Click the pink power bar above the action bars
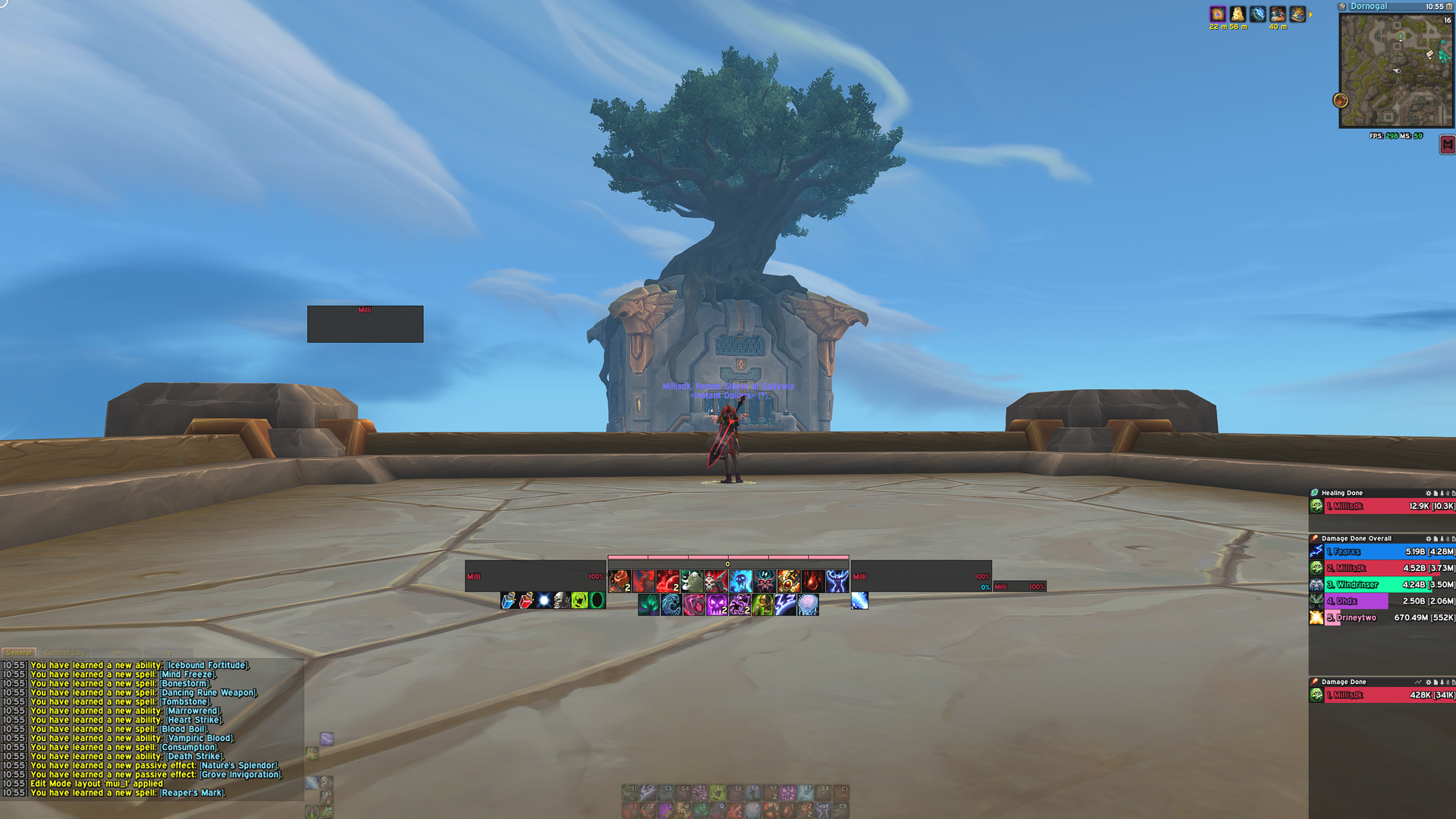Screen dimensions: 1456x819 (x=726, y=557)
